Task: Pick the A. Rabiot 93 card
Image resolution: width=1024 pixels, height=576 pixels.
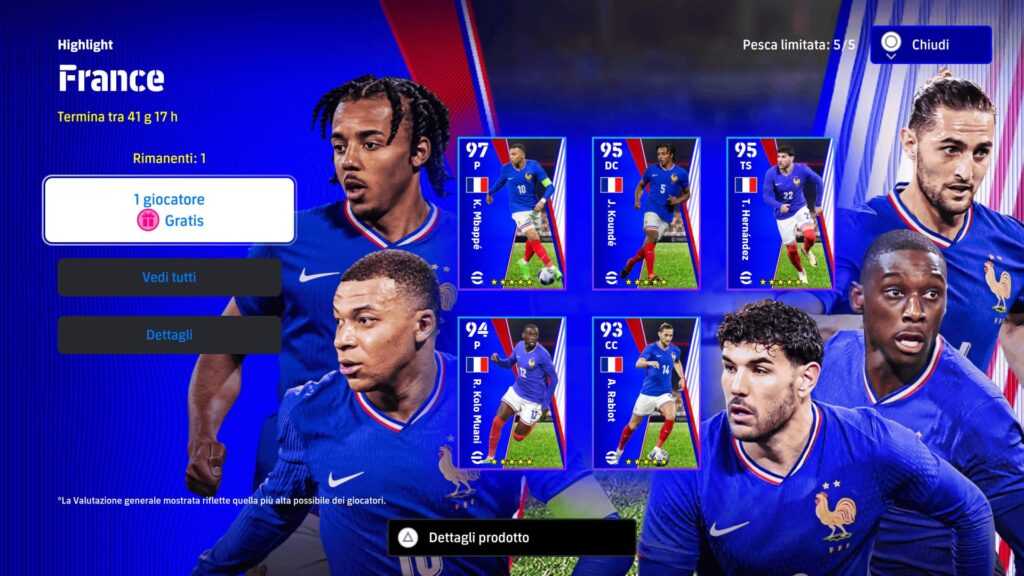Action: [645, 393]
